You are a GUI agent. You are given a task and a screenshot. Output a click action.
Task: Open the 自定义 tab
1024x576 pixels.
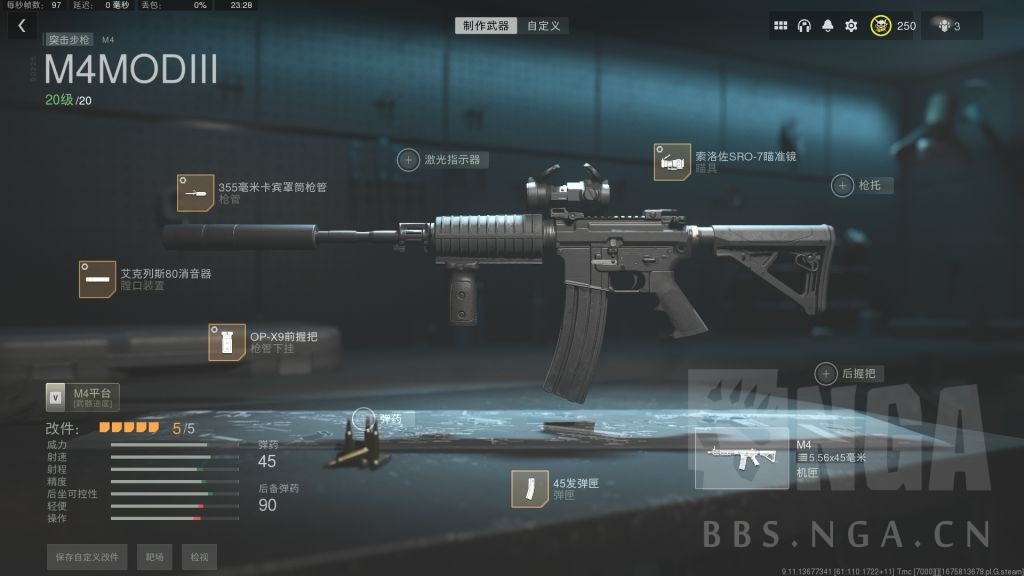pyautogui.click(x=544, y=26)
